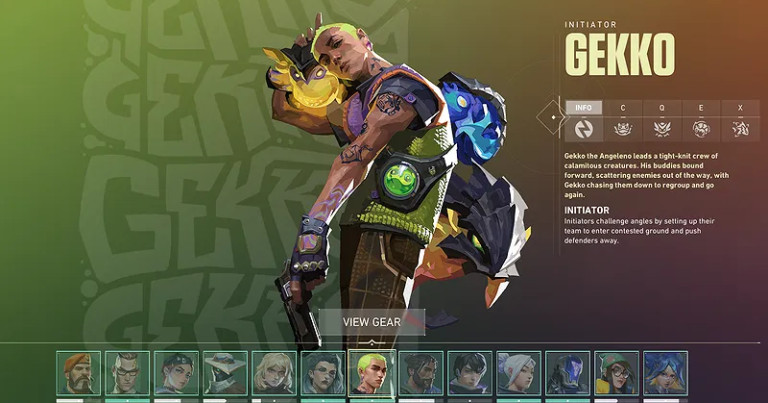Click the highlighted Gekko portrait
Image resolution: width=768 pixels, height=403 pixels.
click(x=372, y=373)
